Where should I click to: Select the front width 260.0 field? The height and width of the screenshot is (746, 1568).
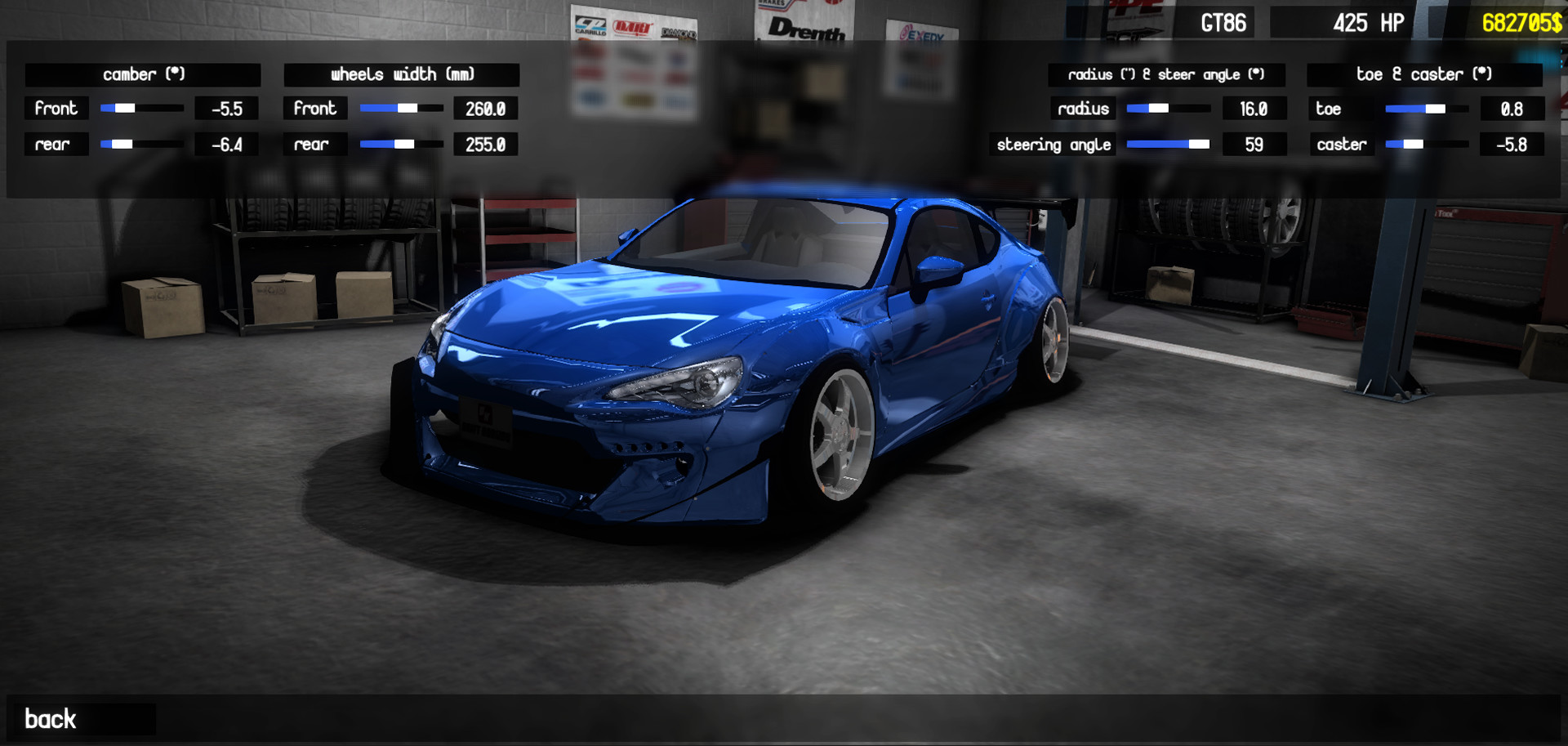coord(485,108)
